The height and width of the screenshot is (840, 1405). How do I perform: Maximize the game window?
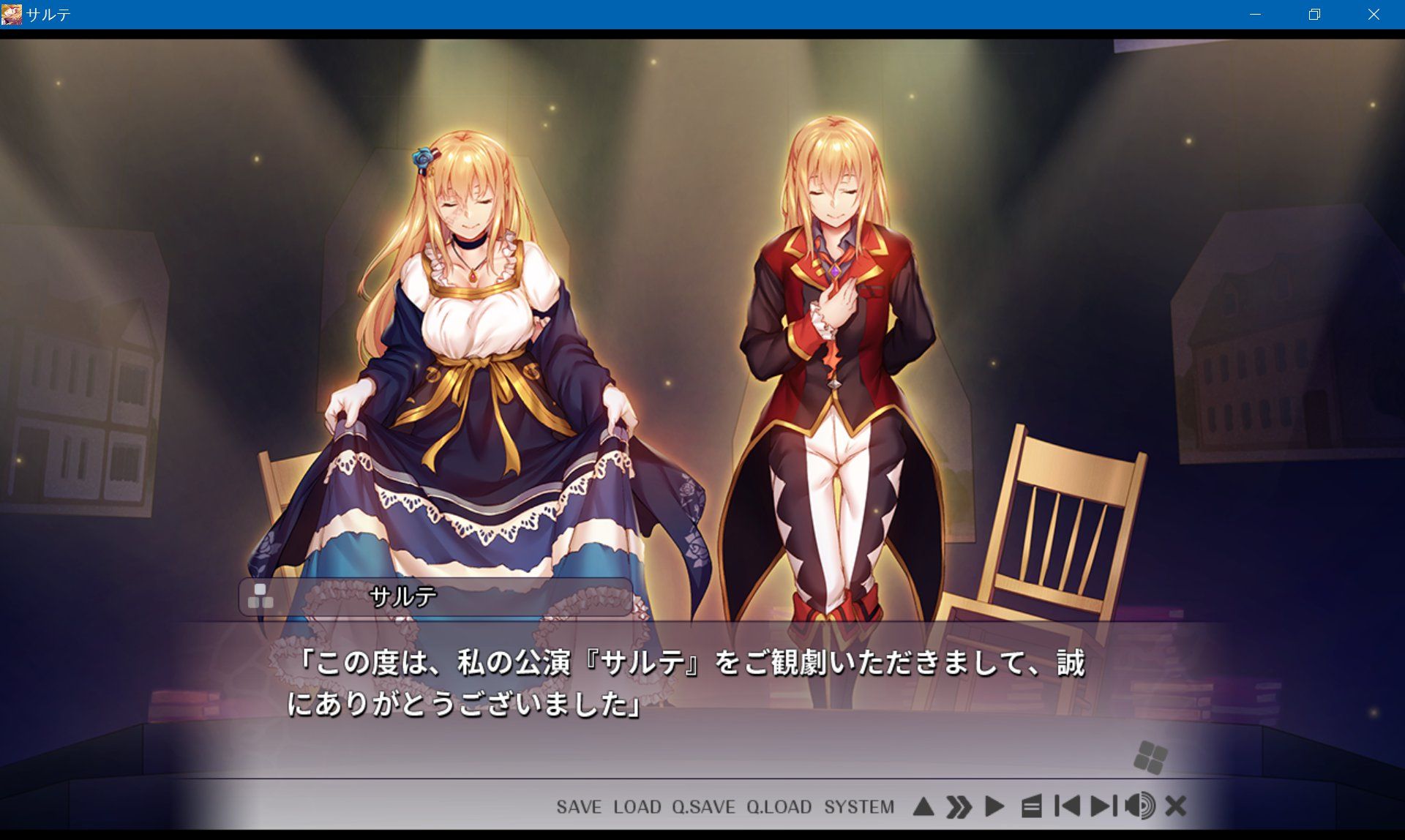coord(1314,14)
